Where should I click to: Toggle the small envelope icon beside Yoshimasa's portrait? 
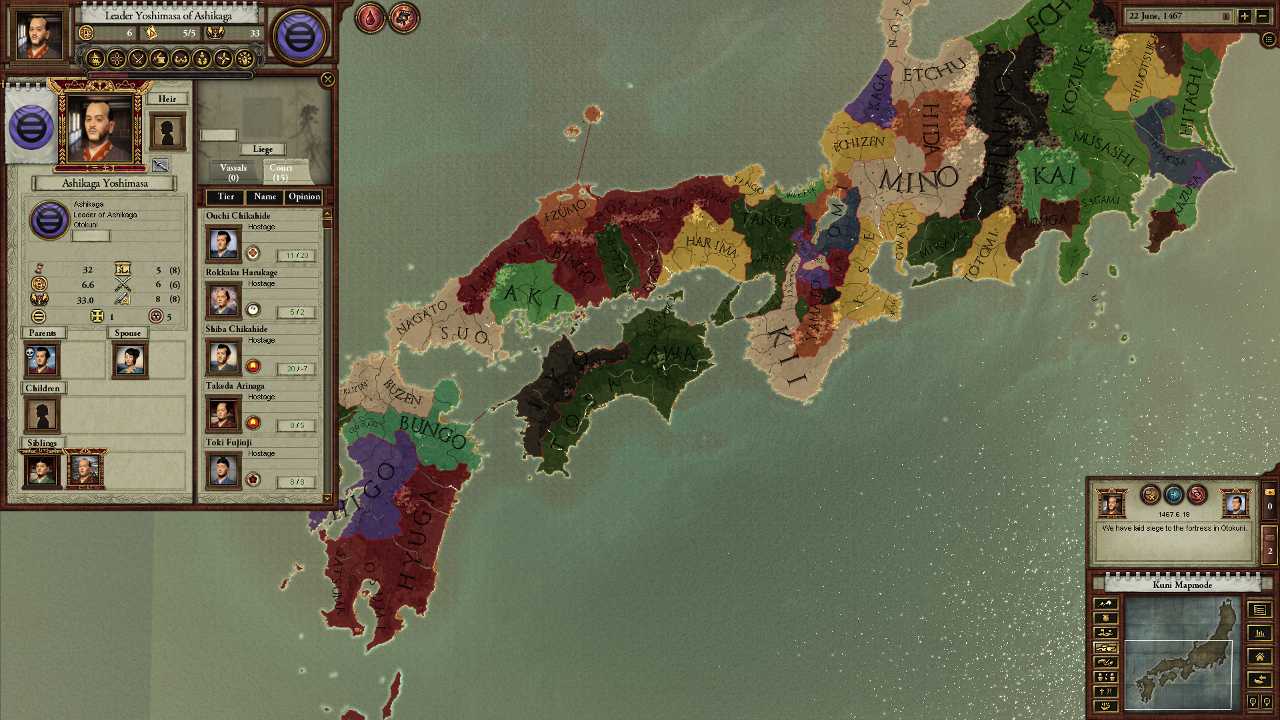[x=159, y=165]
